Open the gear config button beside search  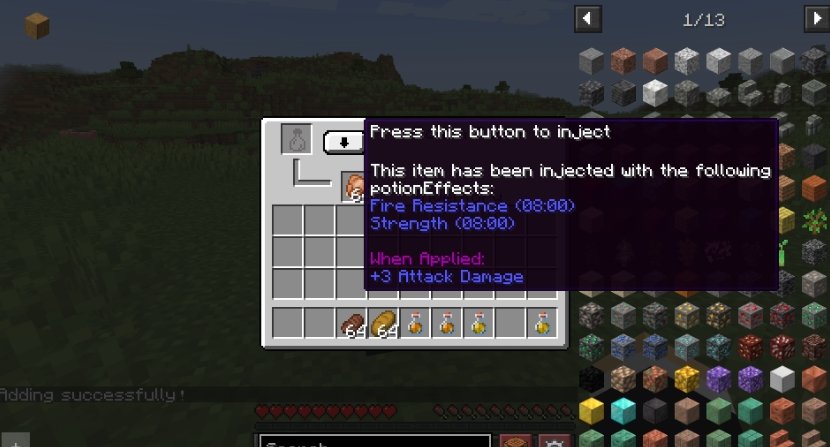pos(553,441)
